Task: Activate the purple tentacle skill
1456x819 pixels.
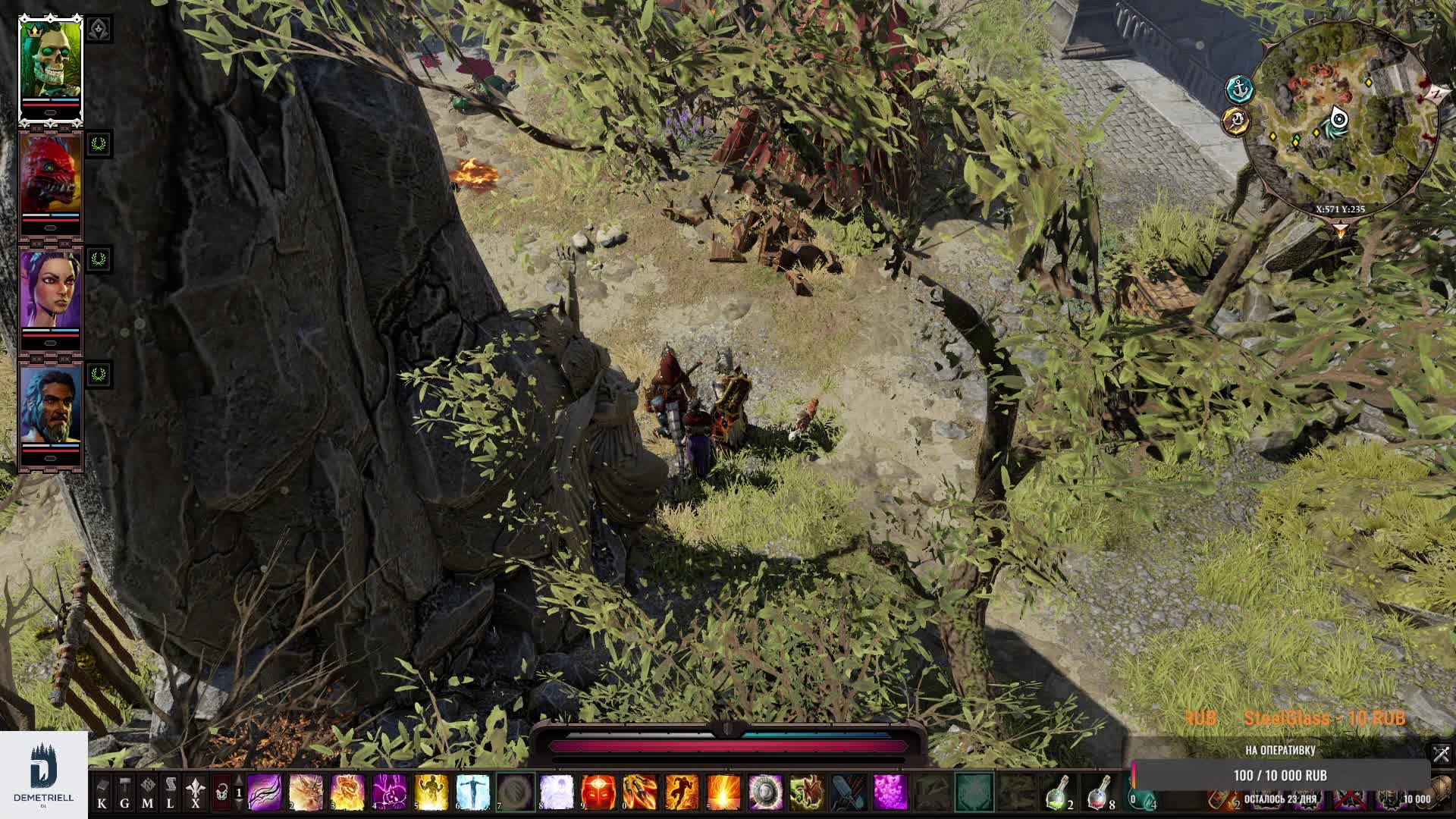Action: pos(265,792)
